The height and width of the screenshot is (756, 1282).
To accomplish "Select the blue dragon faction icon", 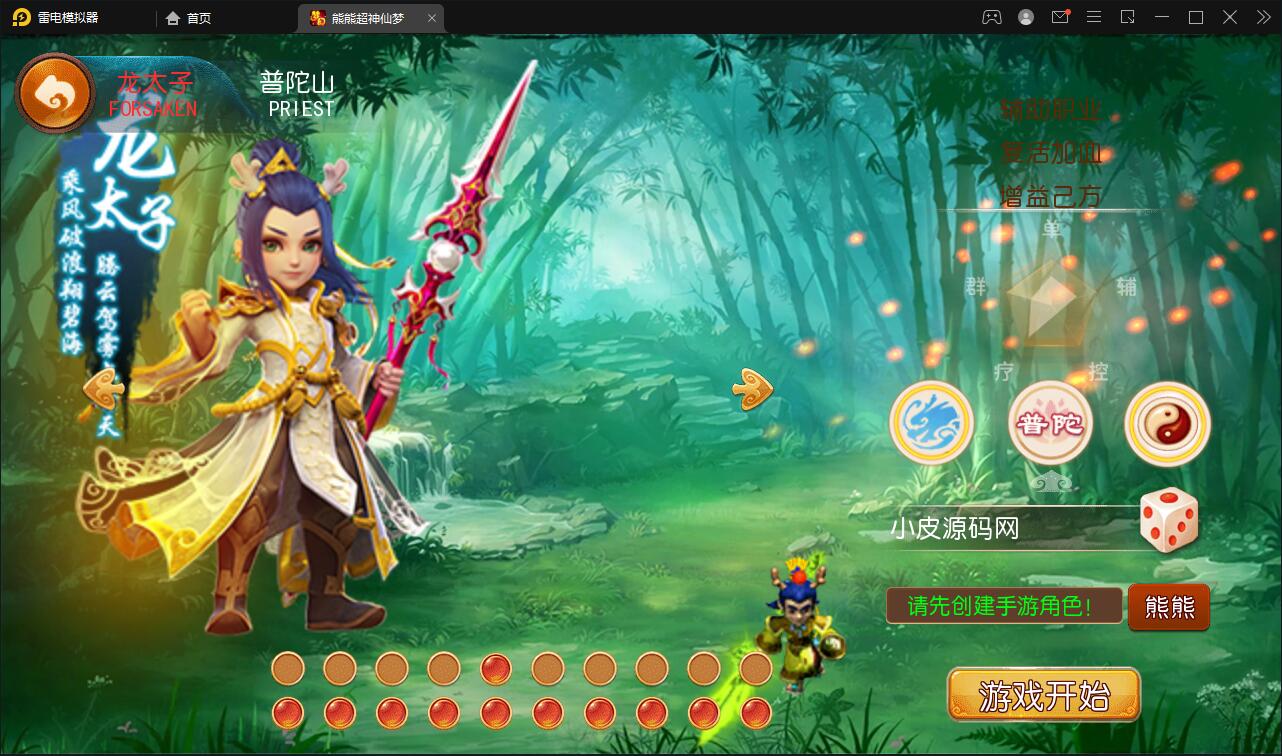I will coord(931,423).
